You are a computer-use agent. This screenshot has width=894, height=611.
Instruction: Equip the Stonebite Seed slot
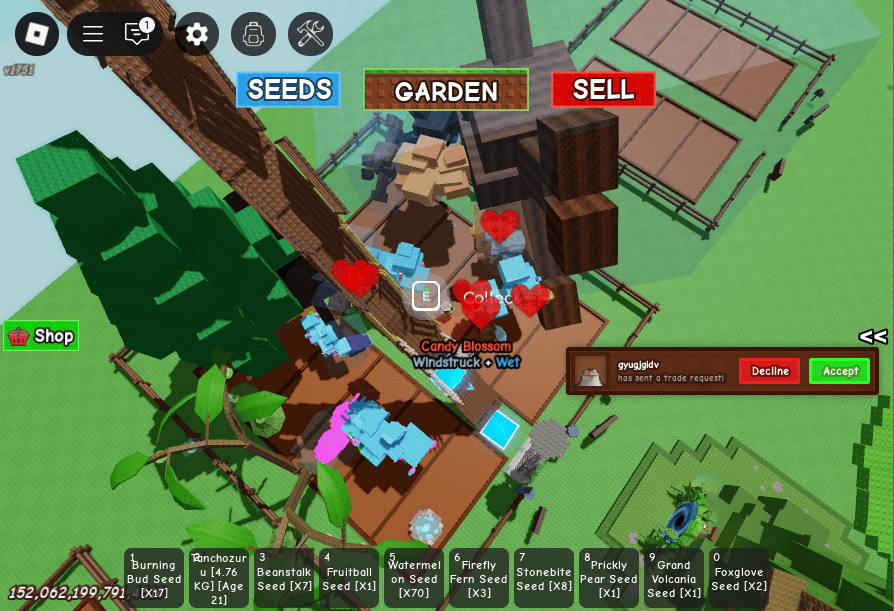tap(544, 578)
